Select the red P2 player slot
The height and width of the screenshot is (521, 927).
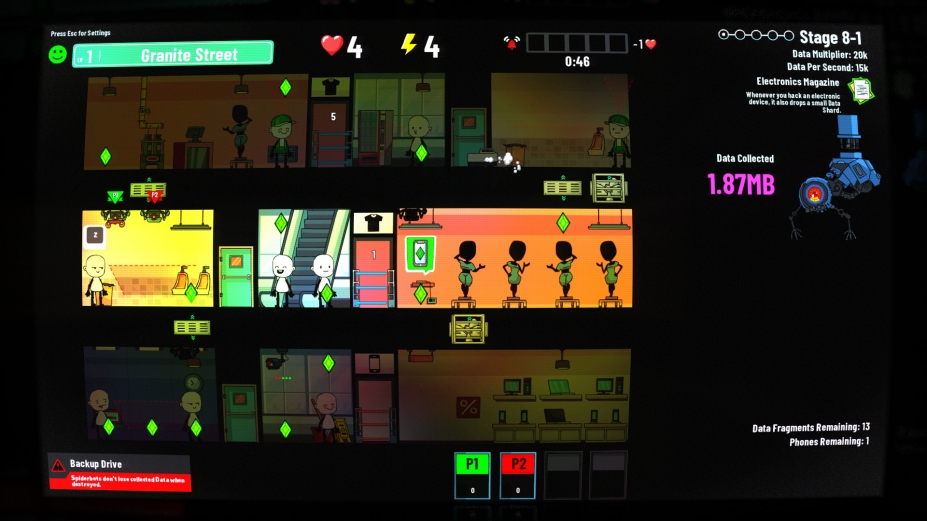(518, 474)
